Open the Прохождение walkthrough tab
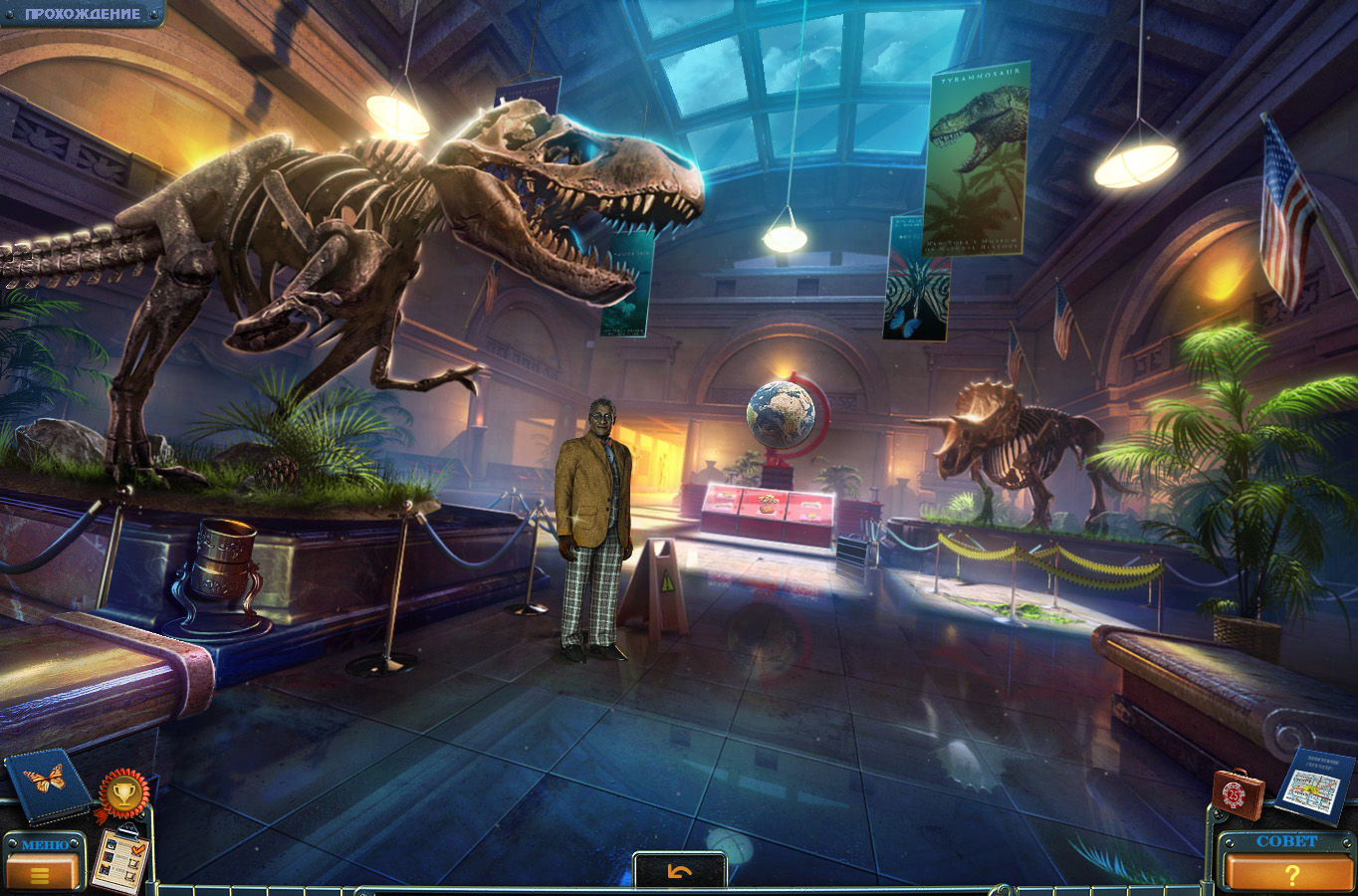 82,14
